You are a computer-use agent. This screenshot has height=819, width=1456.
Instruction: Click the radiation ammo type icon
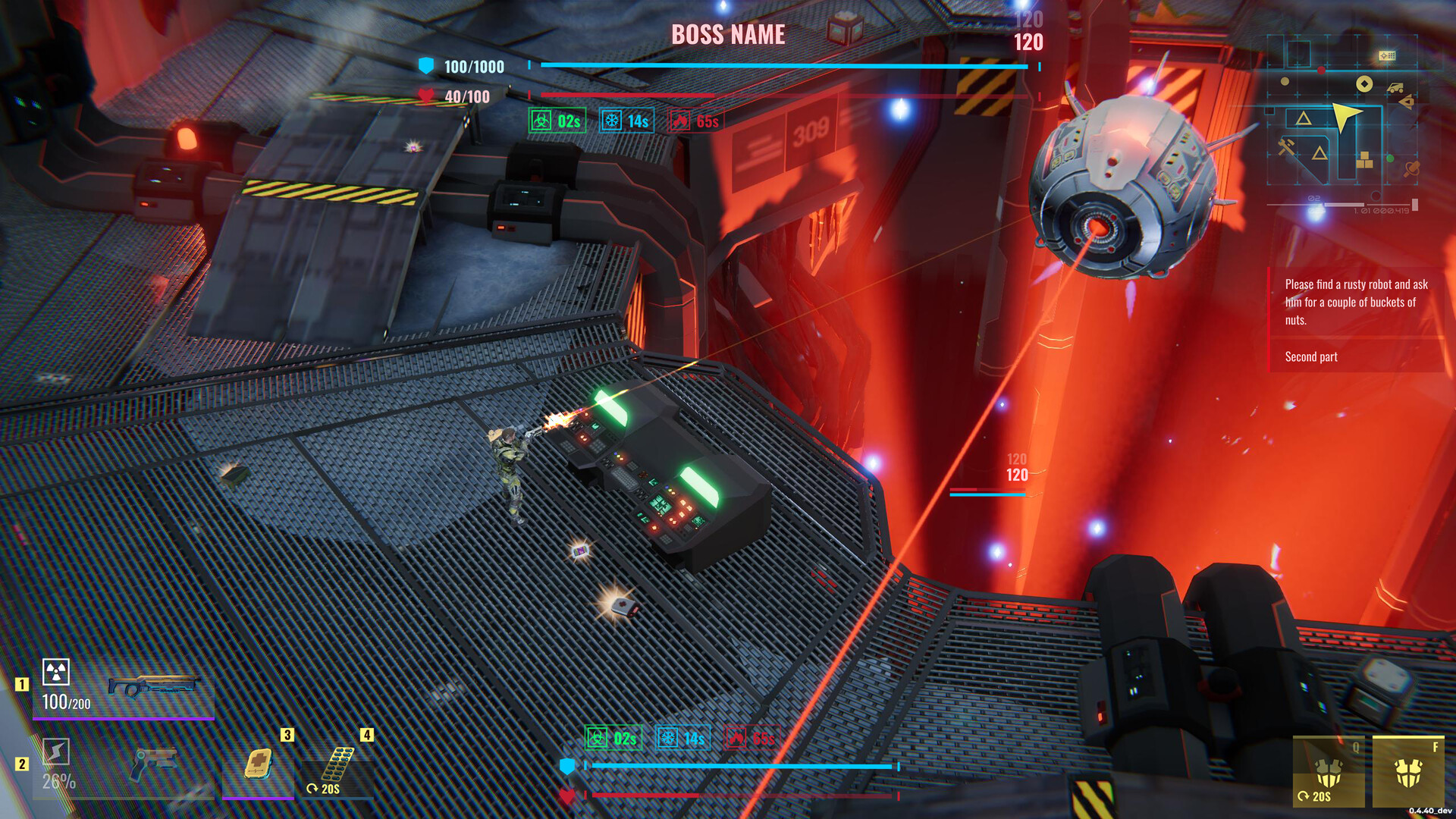(56, 672)
